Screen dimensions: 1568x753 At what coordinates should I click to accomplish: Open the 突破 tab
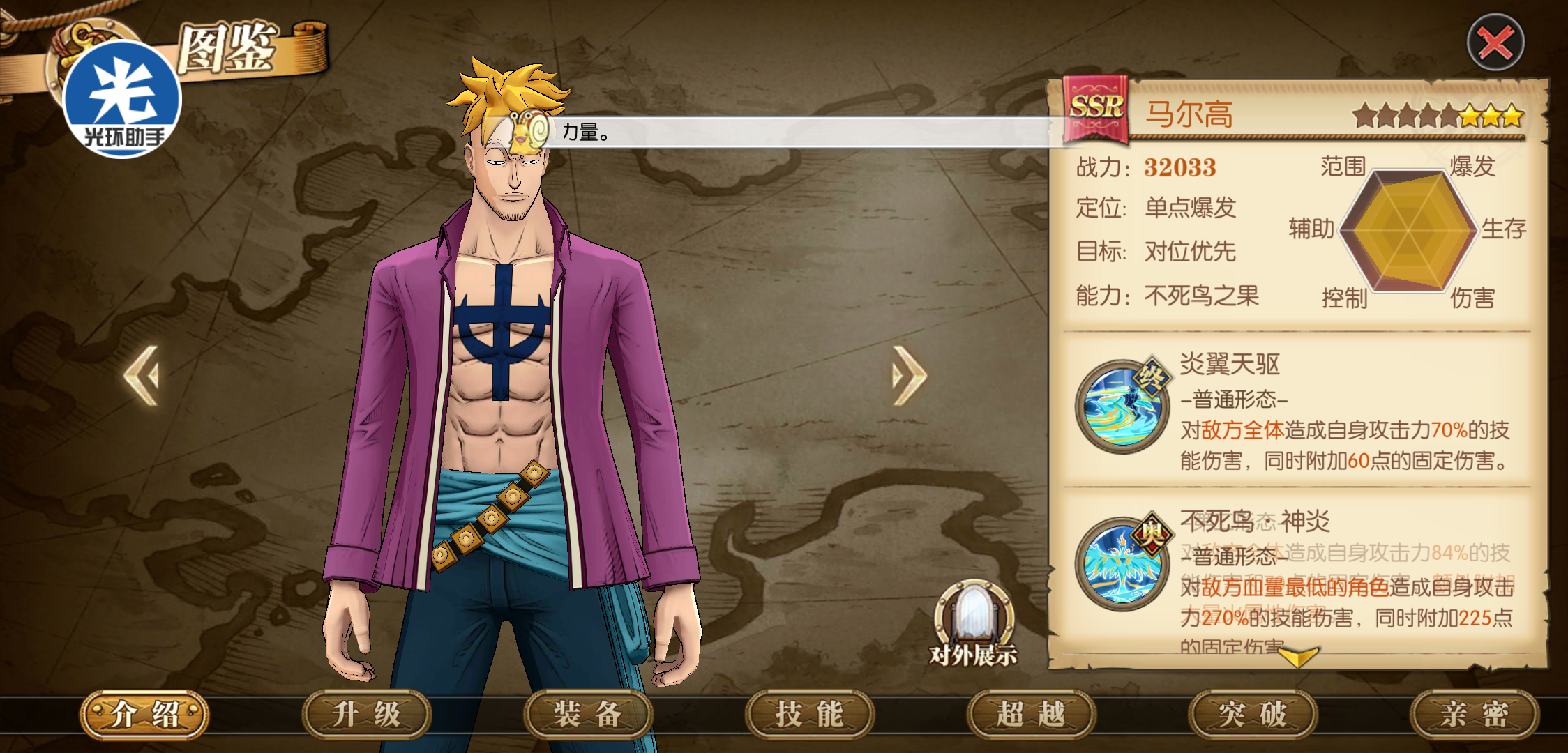click(x=1253, y=715)
